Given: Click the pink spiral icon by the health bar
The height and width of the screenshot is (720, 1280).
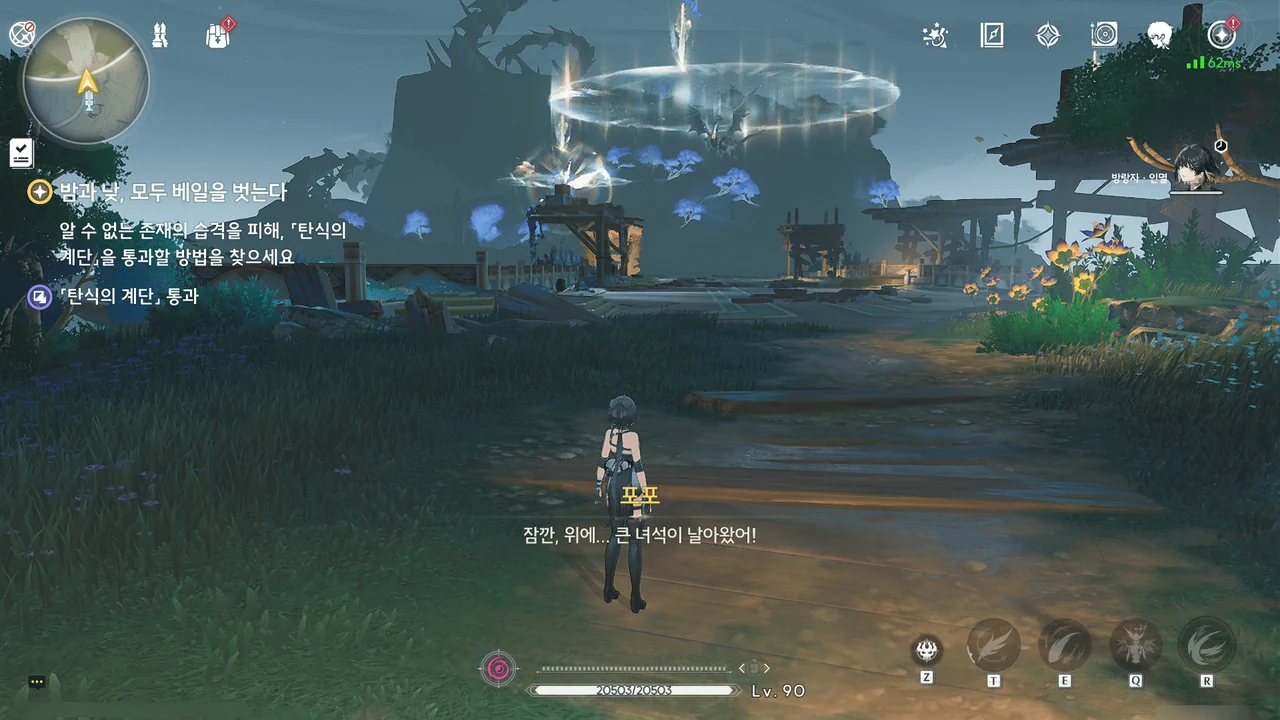Looking at the screenshot, I should click(498, 667).
